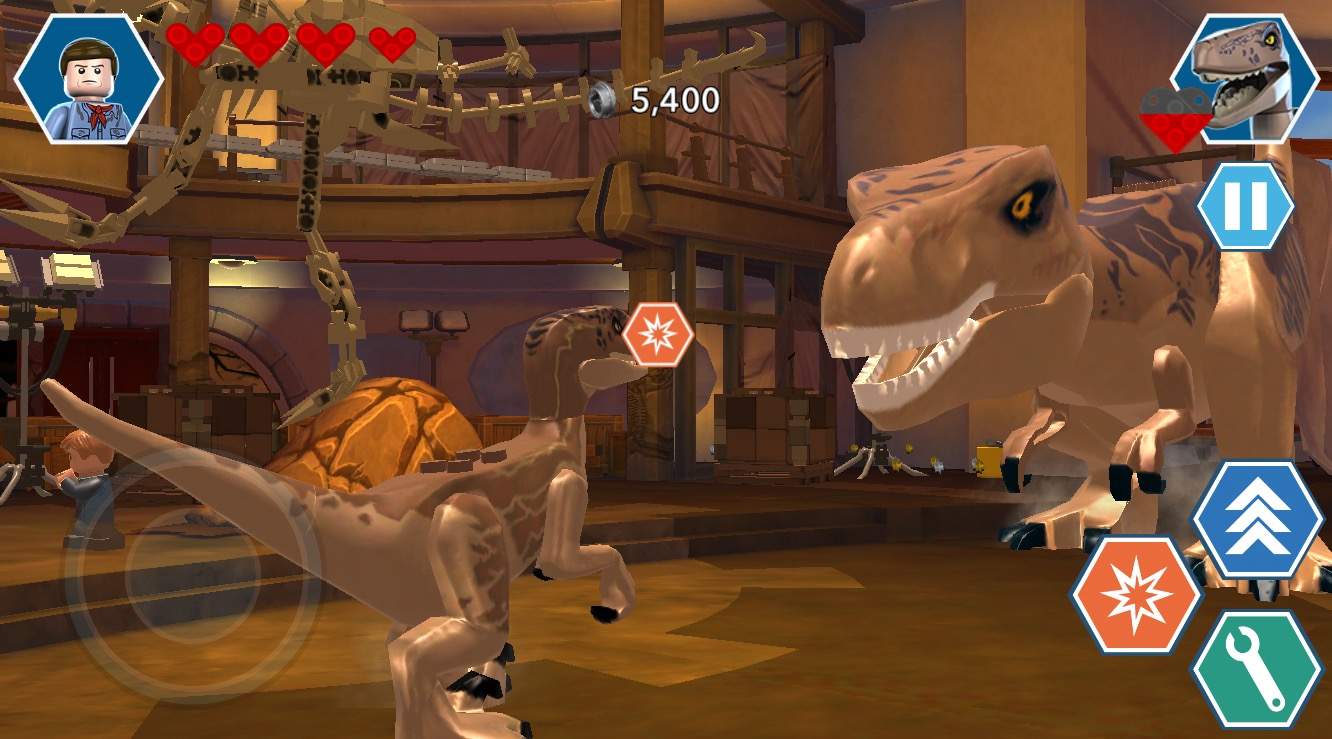Image resolution: width=1332 pixels, height=739 pixels.
Task: Activate the orange starburst attack button
Action: [1137, 595]
